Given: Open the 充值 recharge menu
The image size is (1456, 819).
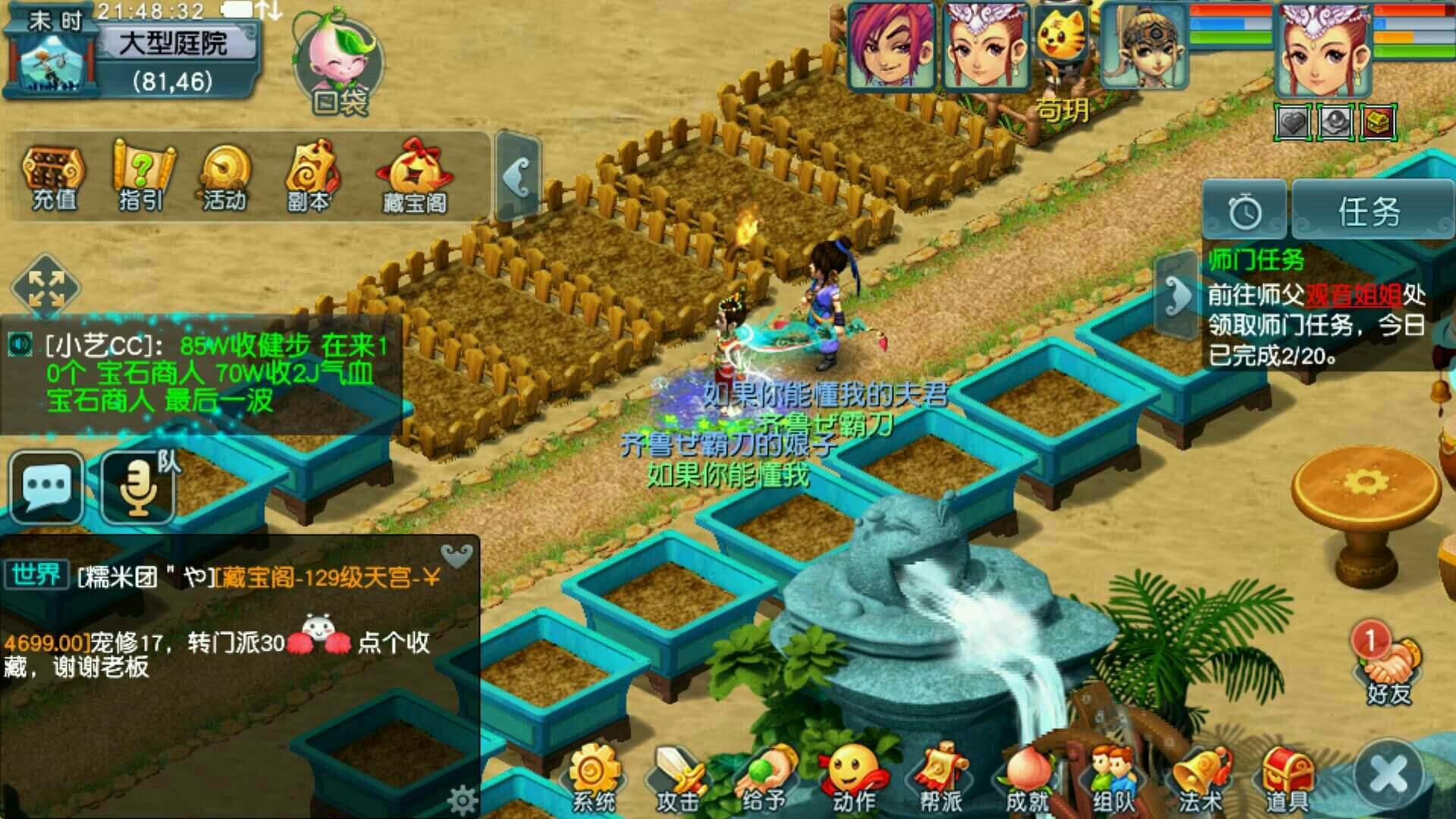Looking at the screenshot, I should click(53, 176).
